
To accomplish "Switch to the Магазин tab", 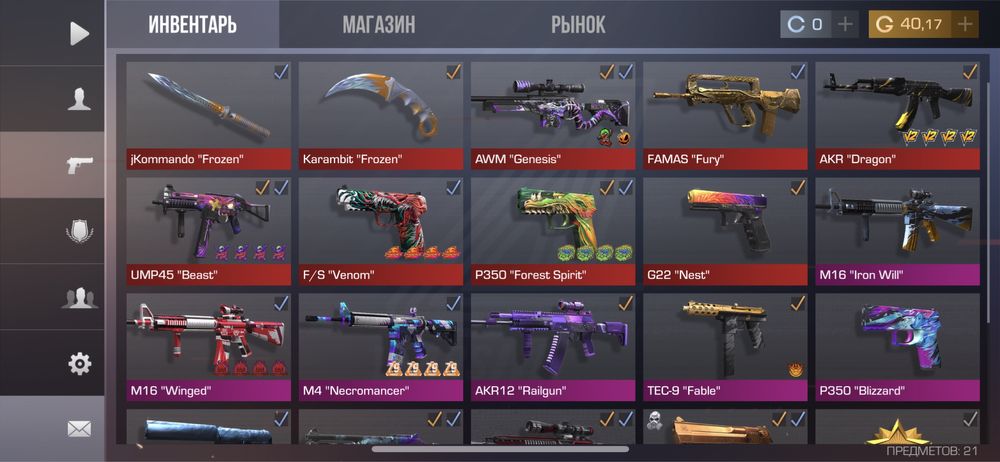I will 378,25.
